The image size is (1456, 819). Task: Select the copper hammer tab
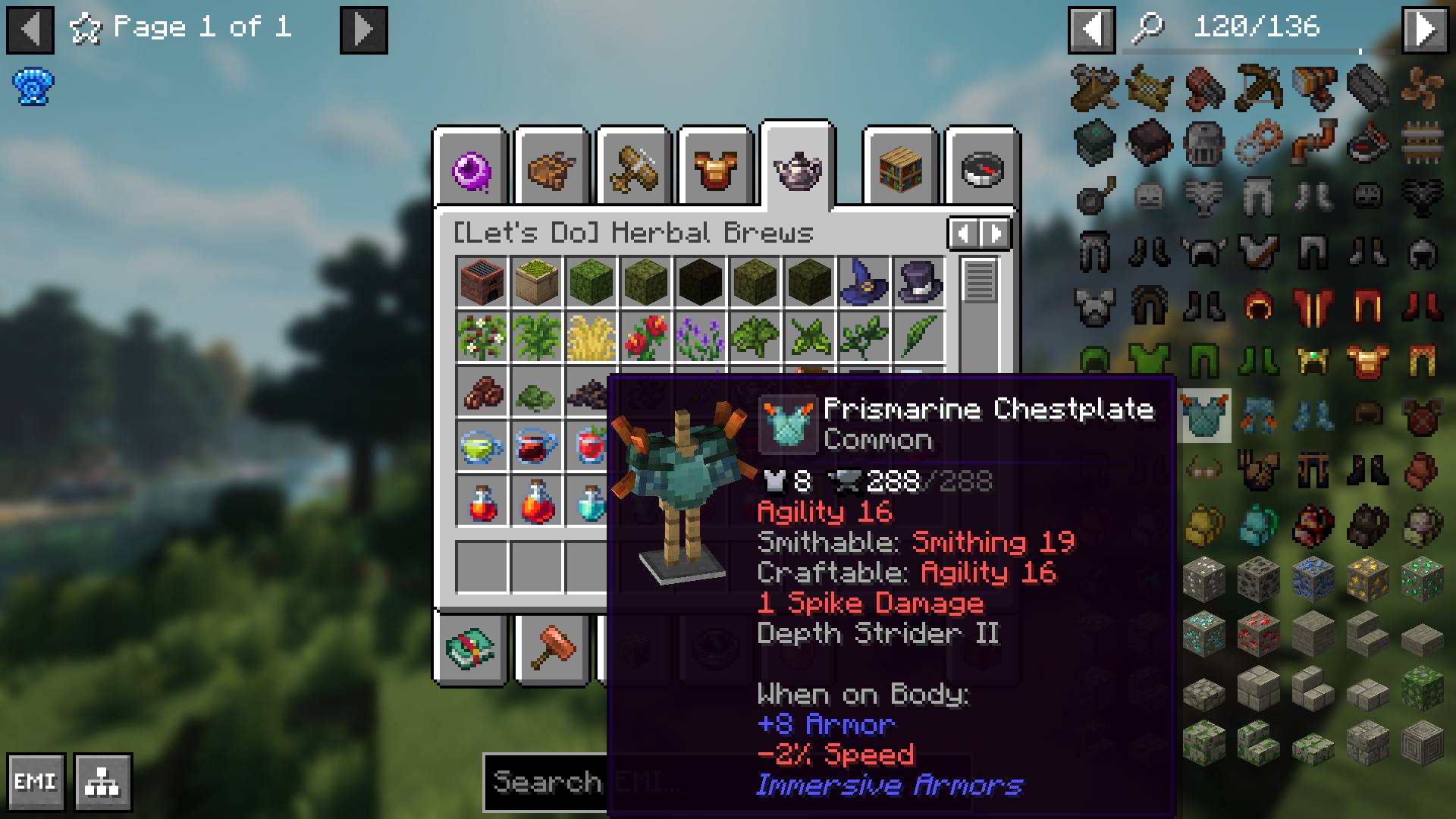click(x=552, y=648)
